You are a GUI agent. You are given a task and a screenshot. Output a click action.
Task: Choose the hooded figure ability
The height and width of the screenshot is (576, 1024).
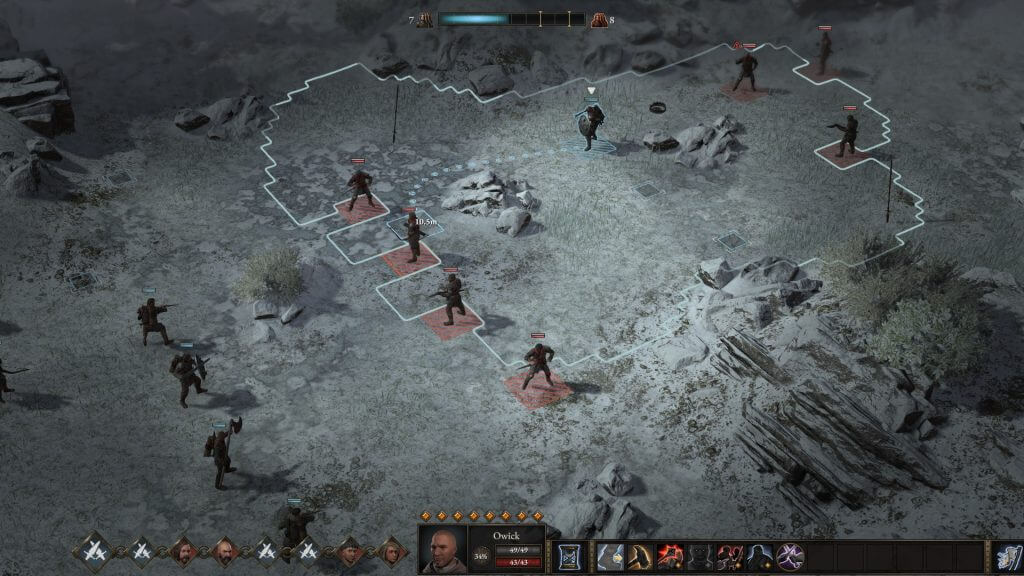[760, 557]
